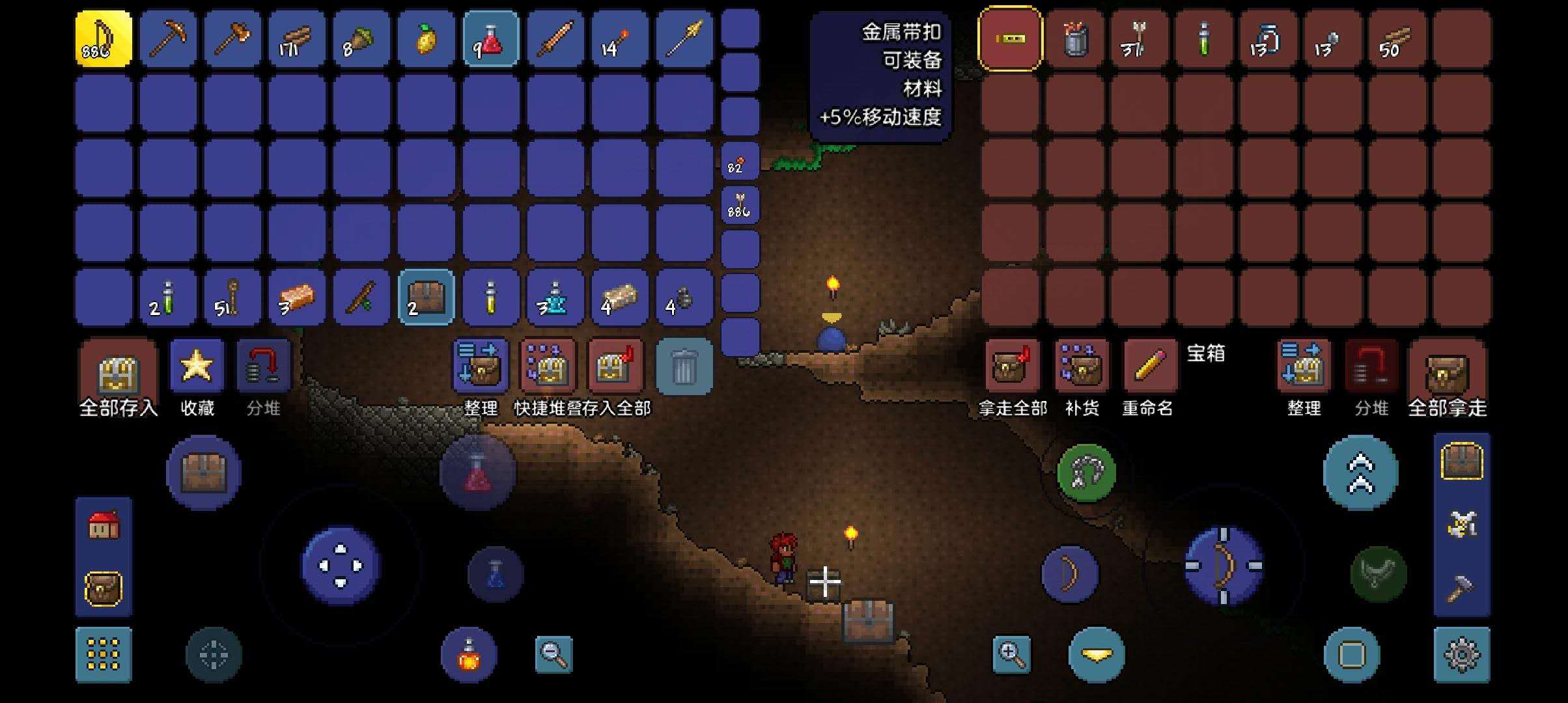Select the bow in the first hotbar slot

point(104,39)
